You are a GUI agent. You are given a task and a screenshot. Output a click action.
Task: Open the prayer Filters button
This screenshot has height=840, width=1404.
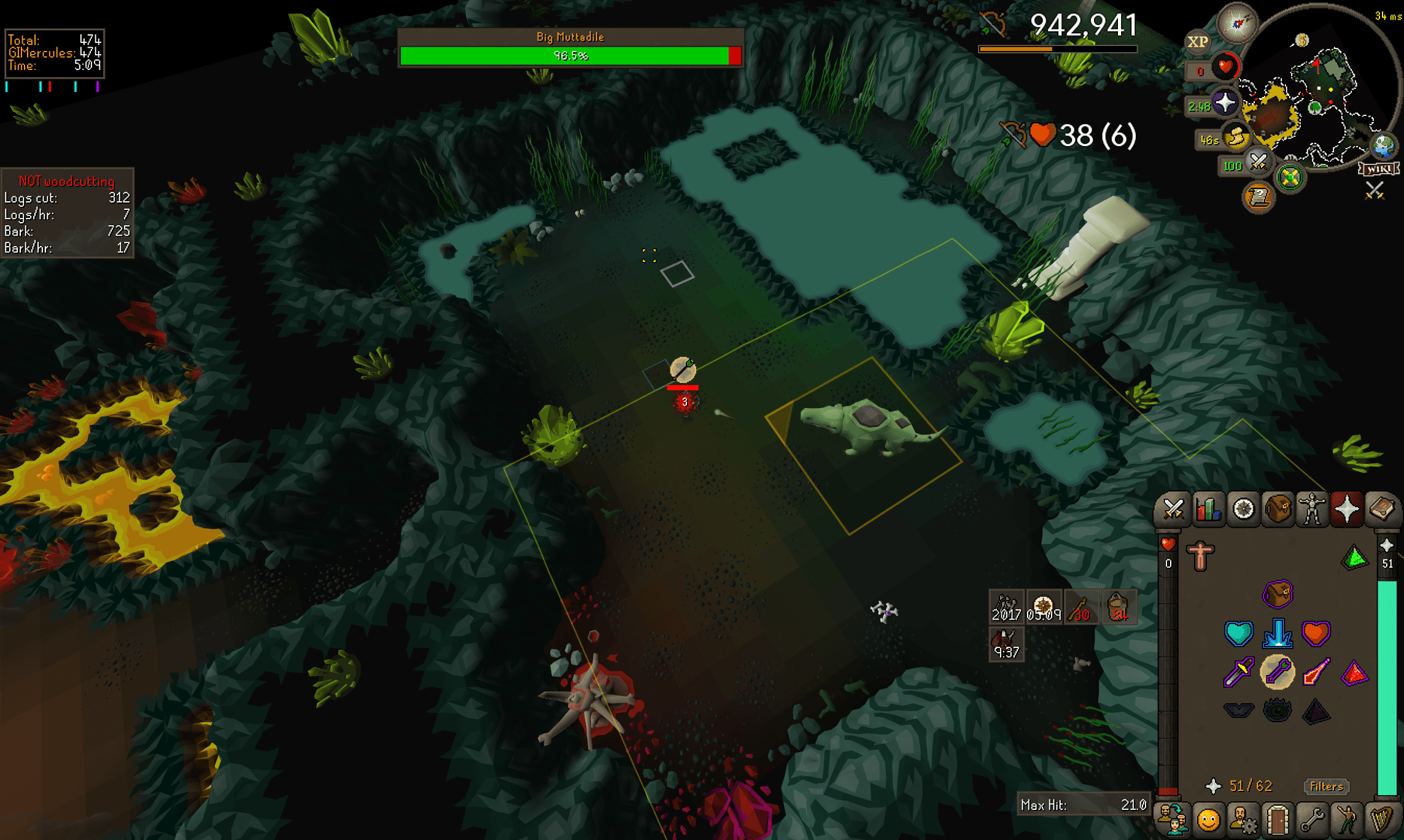click(x=1326, y=787)
